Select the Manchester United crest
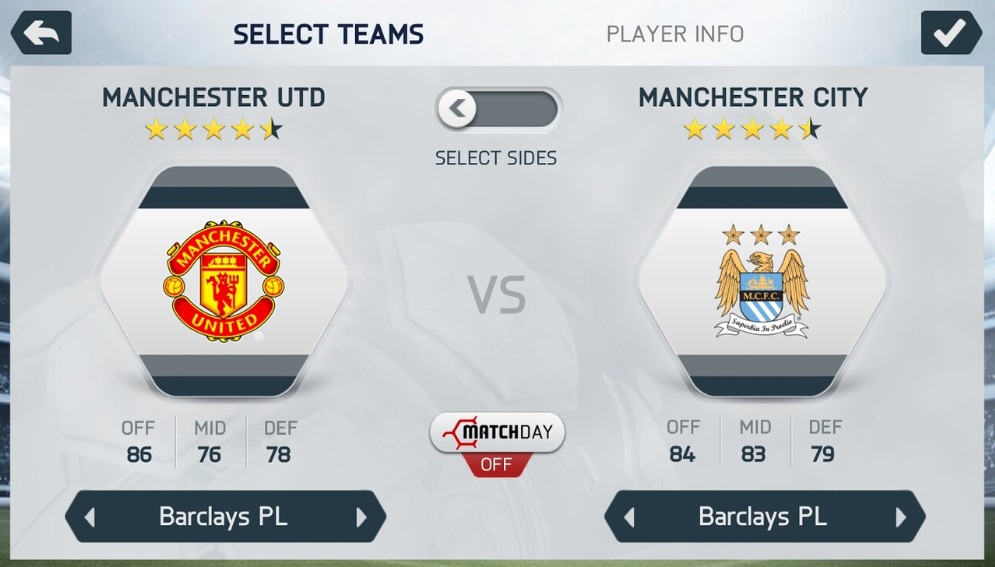This screenshot has height=567, width=995. [x=222, y=281]
